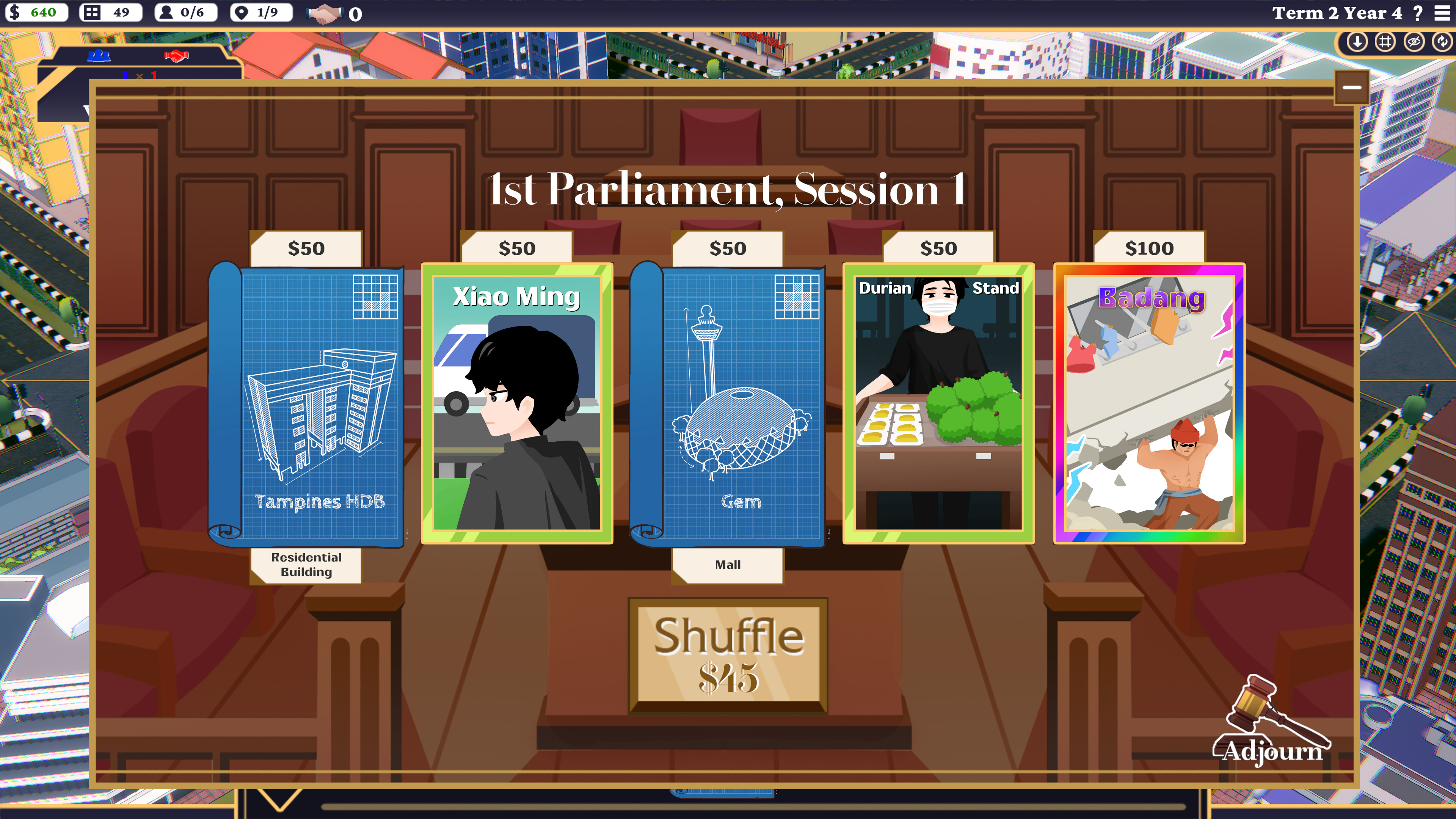The image size is (1456, 819).
Task: Enable the grid overlay icon
Action: [x=1387, y=43]
